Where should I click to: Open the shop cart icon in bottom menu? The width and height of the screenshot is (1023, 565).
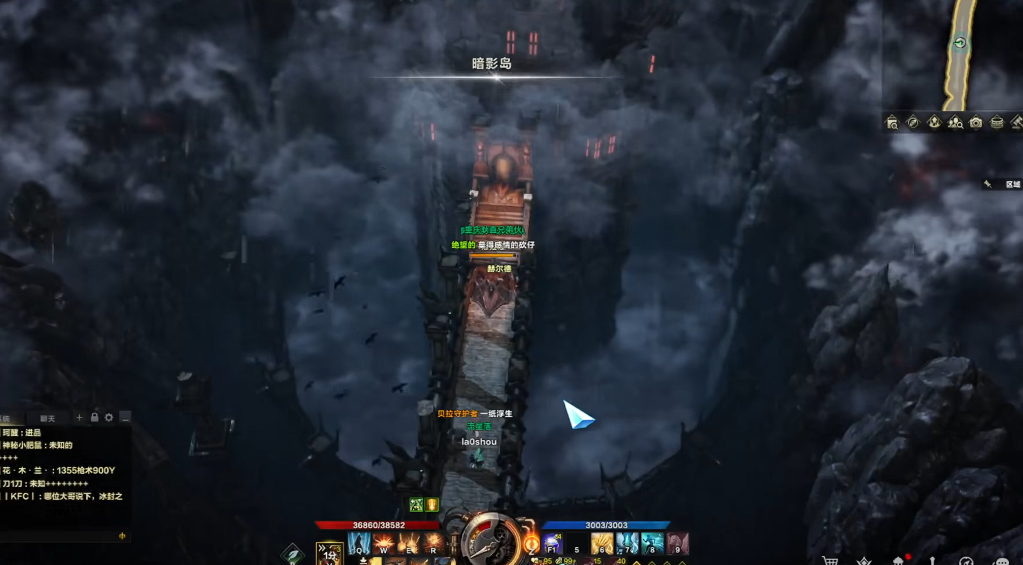pos(829,561)
